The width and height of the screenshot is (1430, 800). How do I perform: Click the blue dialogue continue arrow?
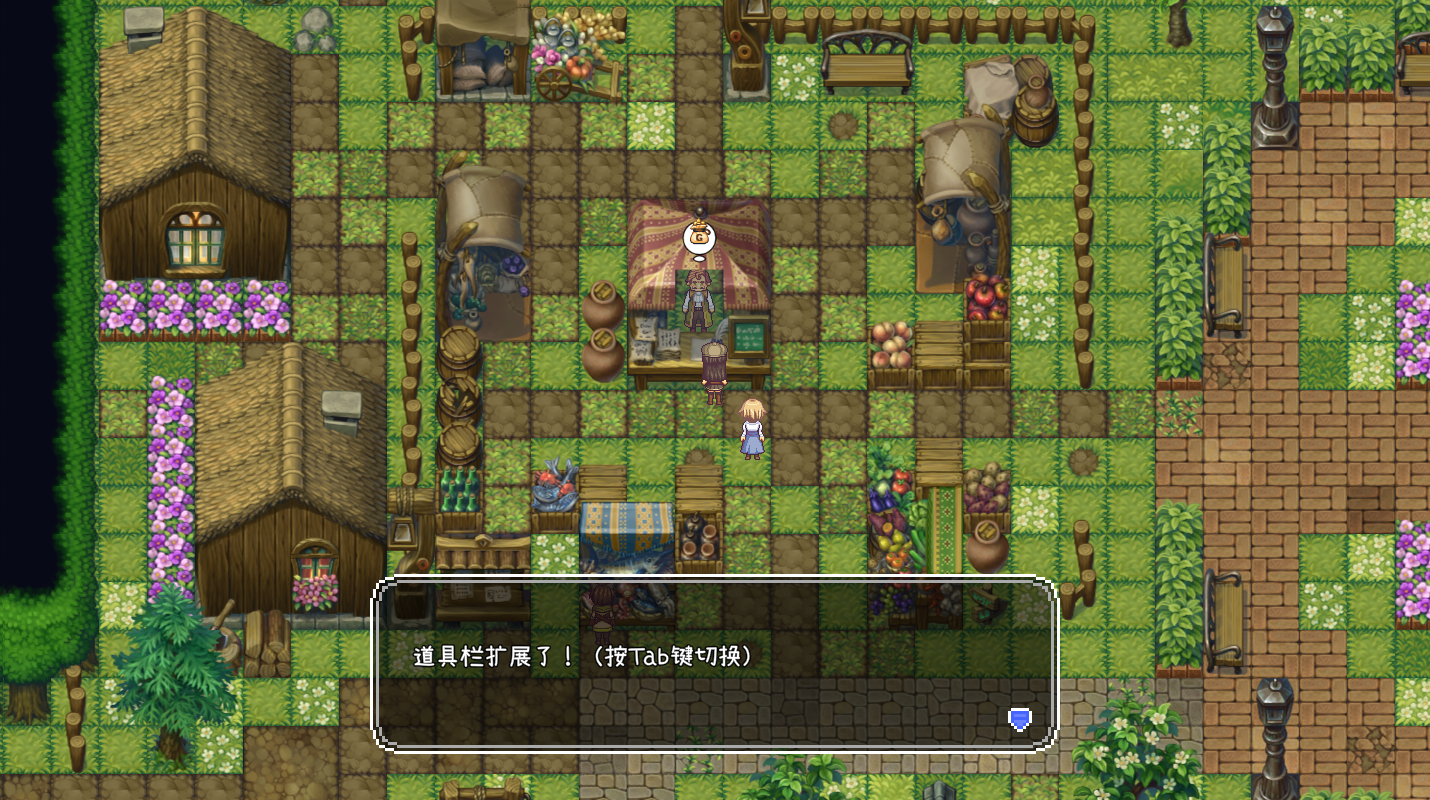[x=1019, y=719]
